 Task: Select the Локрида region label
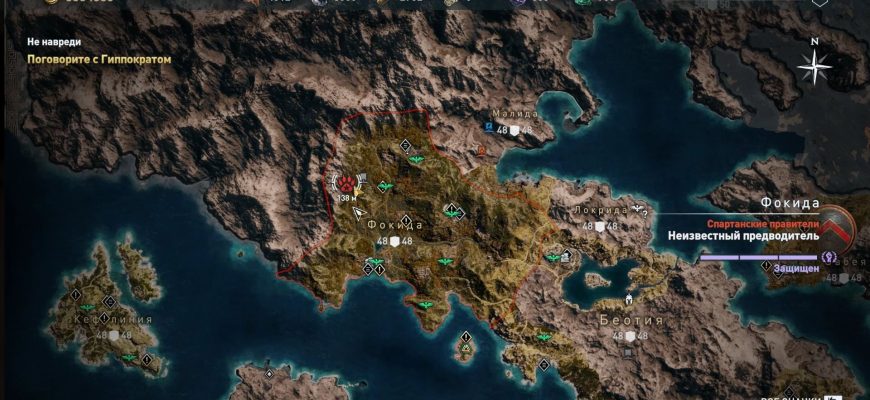(600, 212)
